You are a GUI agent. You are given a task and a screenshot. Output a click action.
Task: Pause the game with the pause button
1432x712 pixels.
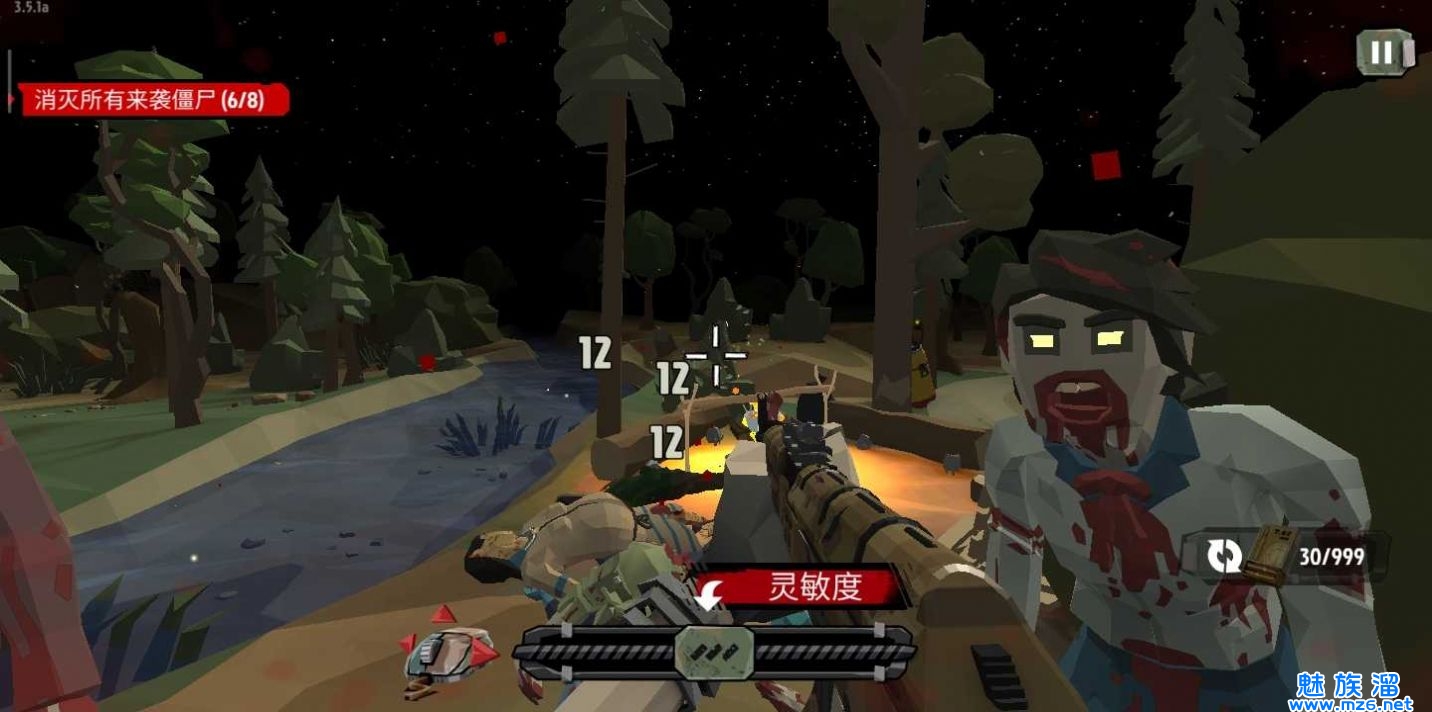point(1384,52)
